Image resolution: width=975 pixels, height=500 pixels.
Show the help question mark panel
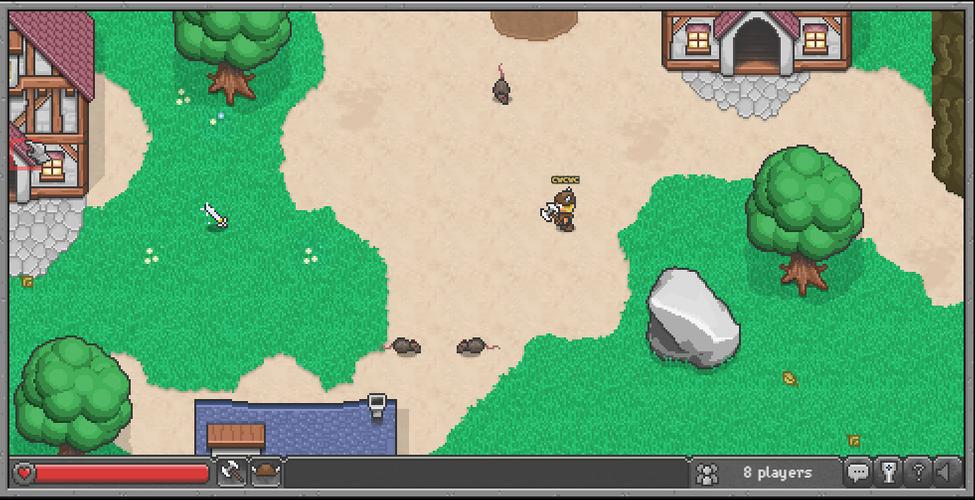[916, 472]
